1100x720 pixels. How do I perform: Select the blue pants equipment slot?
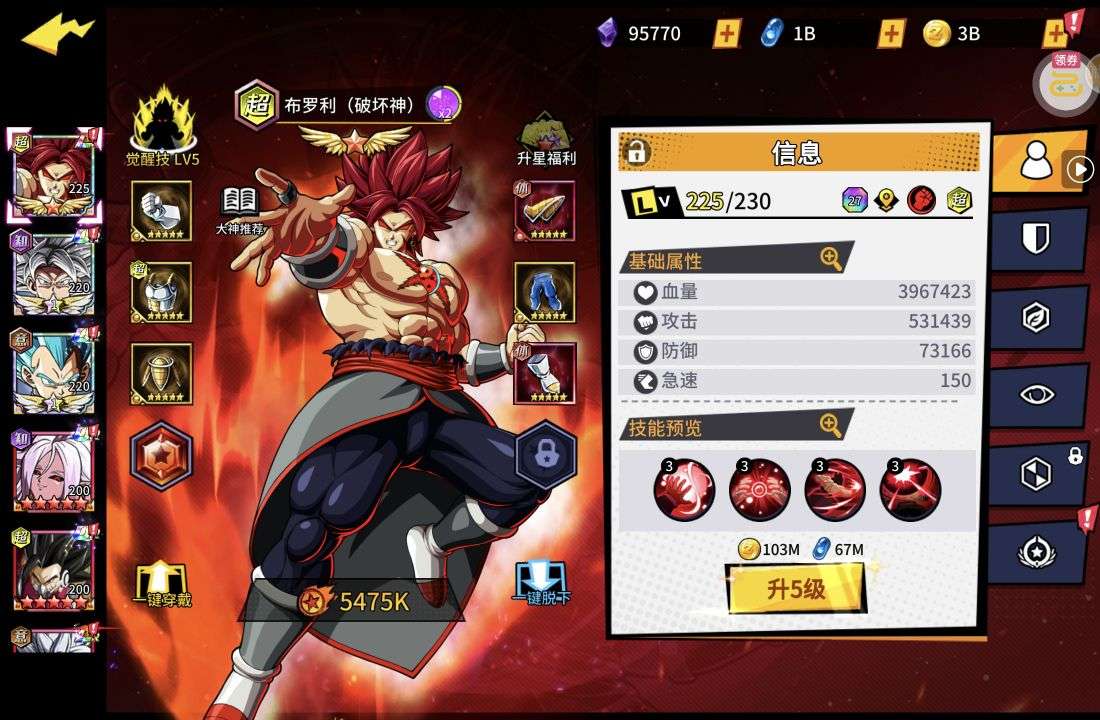coord(545,292)
